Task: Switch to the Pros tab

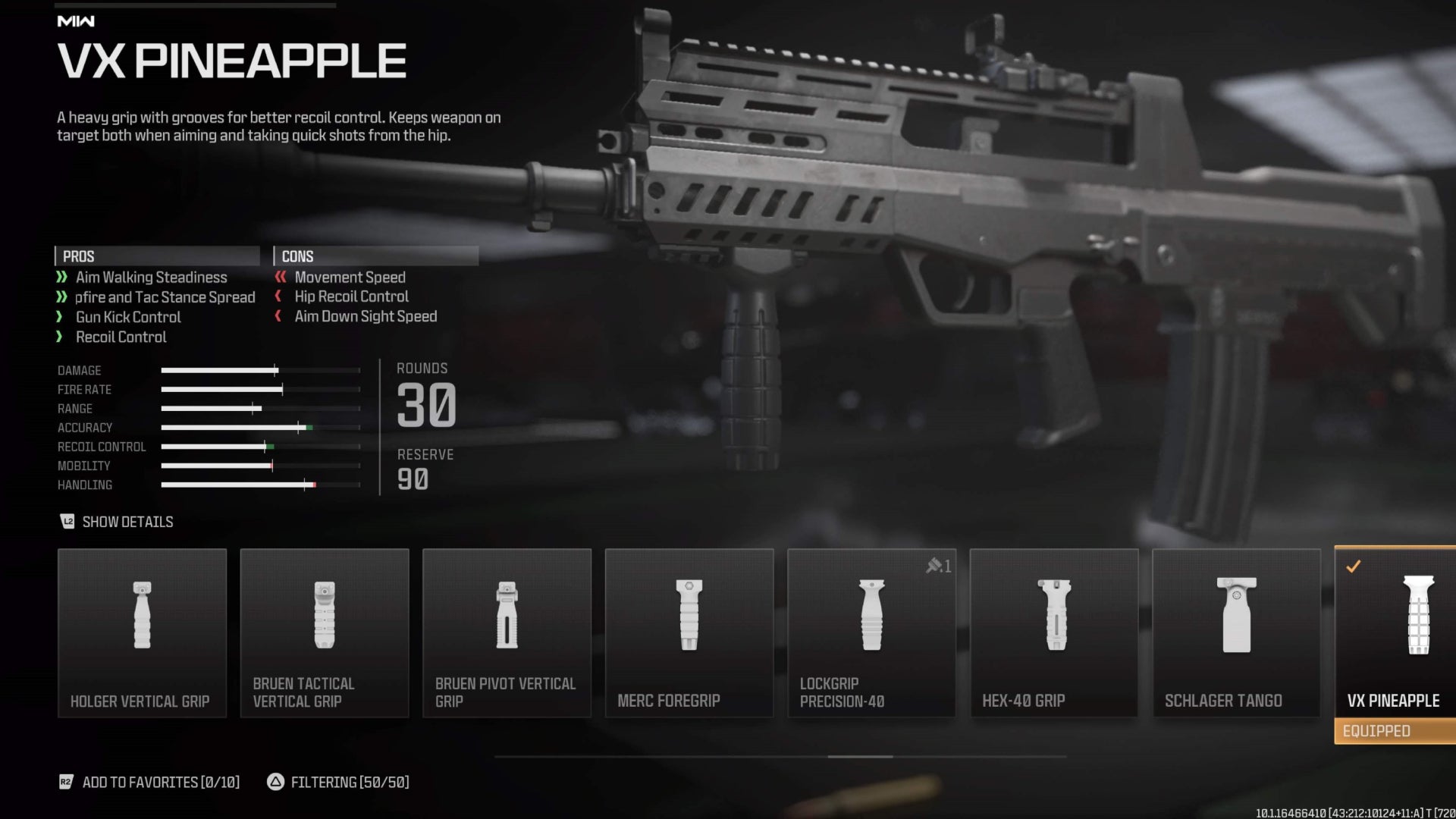Action: [x=155, y=256]
